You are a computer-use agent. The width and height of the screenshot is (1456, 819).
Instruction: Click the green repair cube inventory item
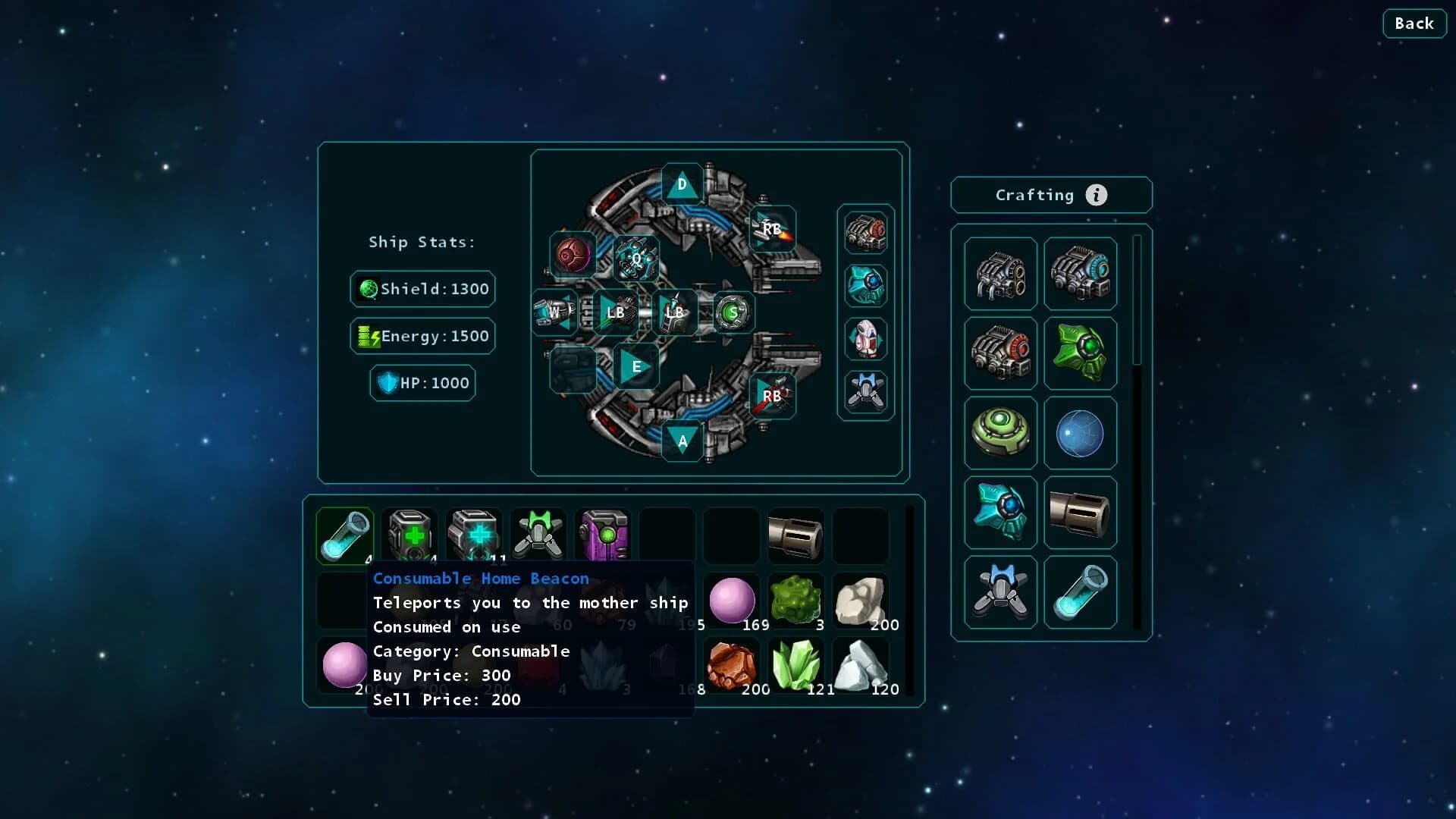tap(409, 536)
